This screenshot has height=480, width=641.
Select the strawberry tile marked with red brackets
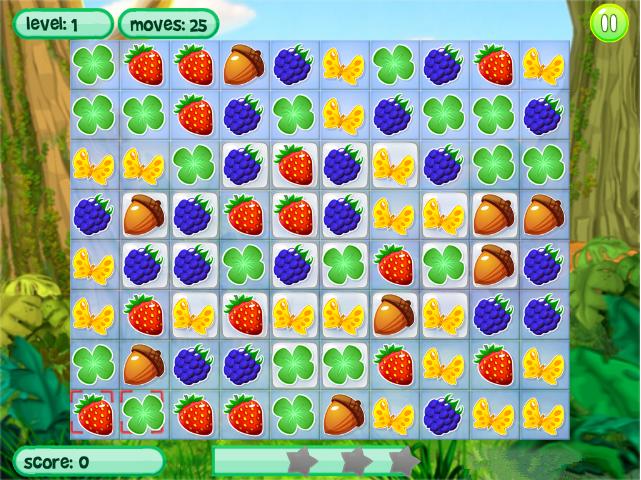(x=94, y=413)
